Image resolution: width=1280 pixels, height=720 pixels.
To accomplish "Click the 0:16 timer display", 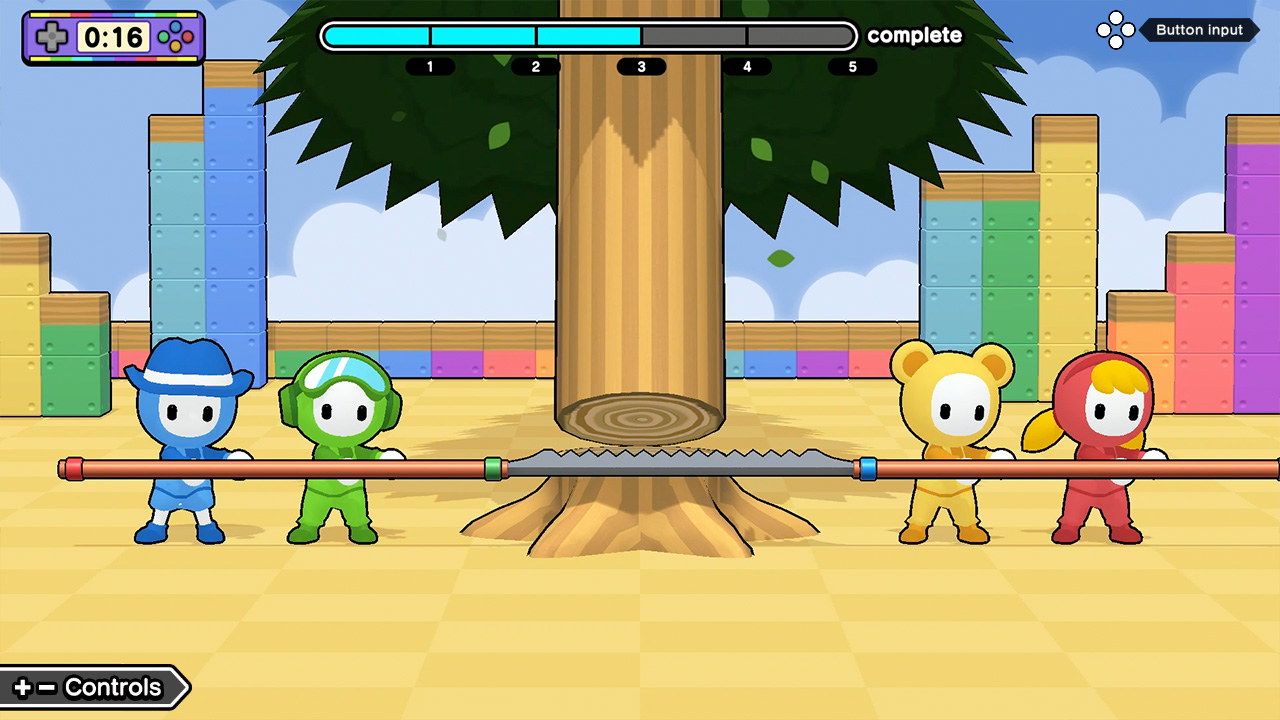I will click(x=113, y=36).
